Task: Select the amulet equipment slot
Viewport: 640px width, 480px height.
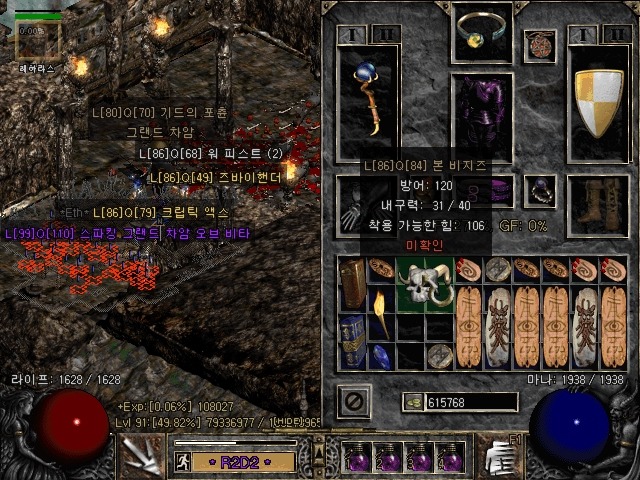Action: 540,45
